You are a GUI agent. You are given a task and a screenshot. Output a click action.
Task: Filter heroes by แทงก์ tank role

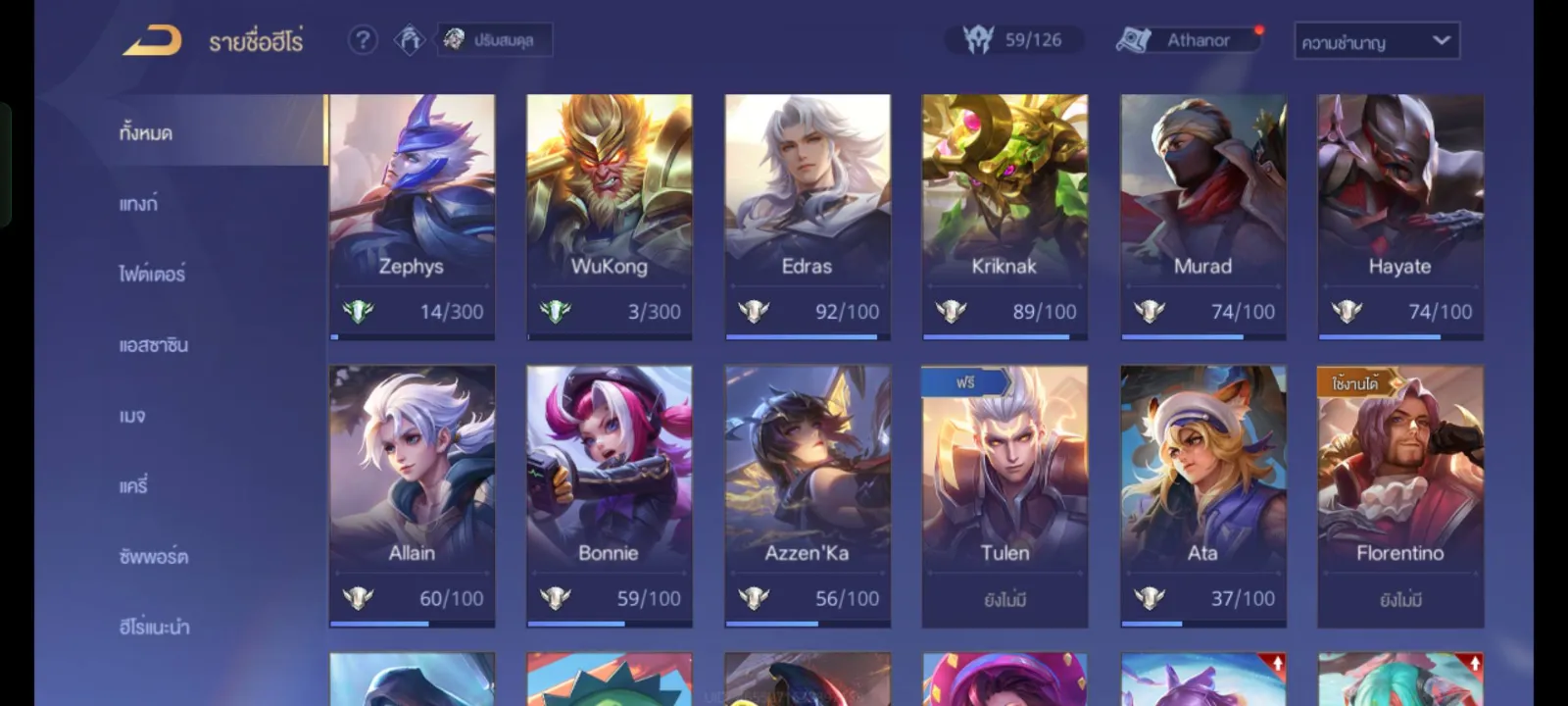(138, 204)
